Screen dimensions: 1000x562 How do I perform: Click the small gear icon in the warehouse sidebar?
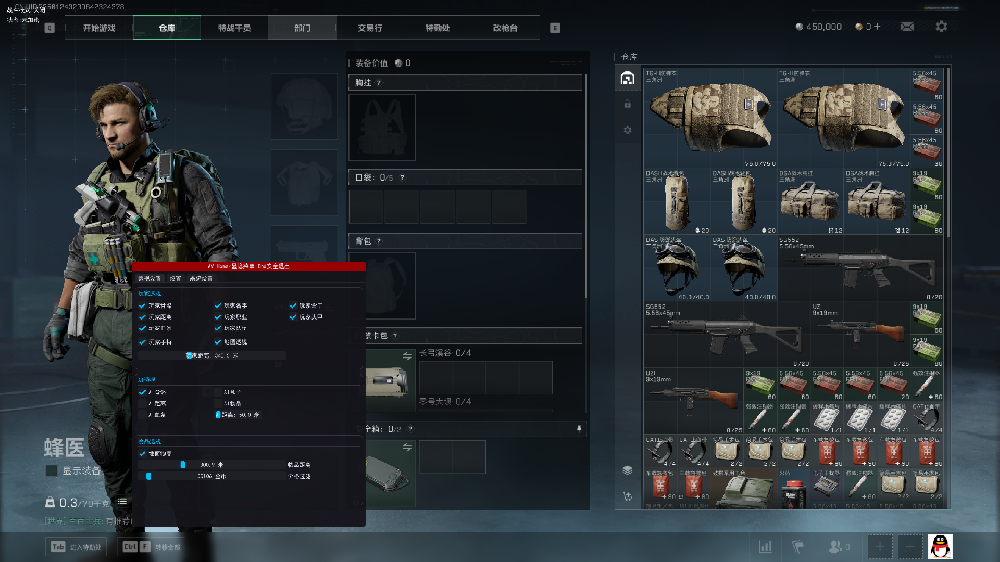[627, 130]
